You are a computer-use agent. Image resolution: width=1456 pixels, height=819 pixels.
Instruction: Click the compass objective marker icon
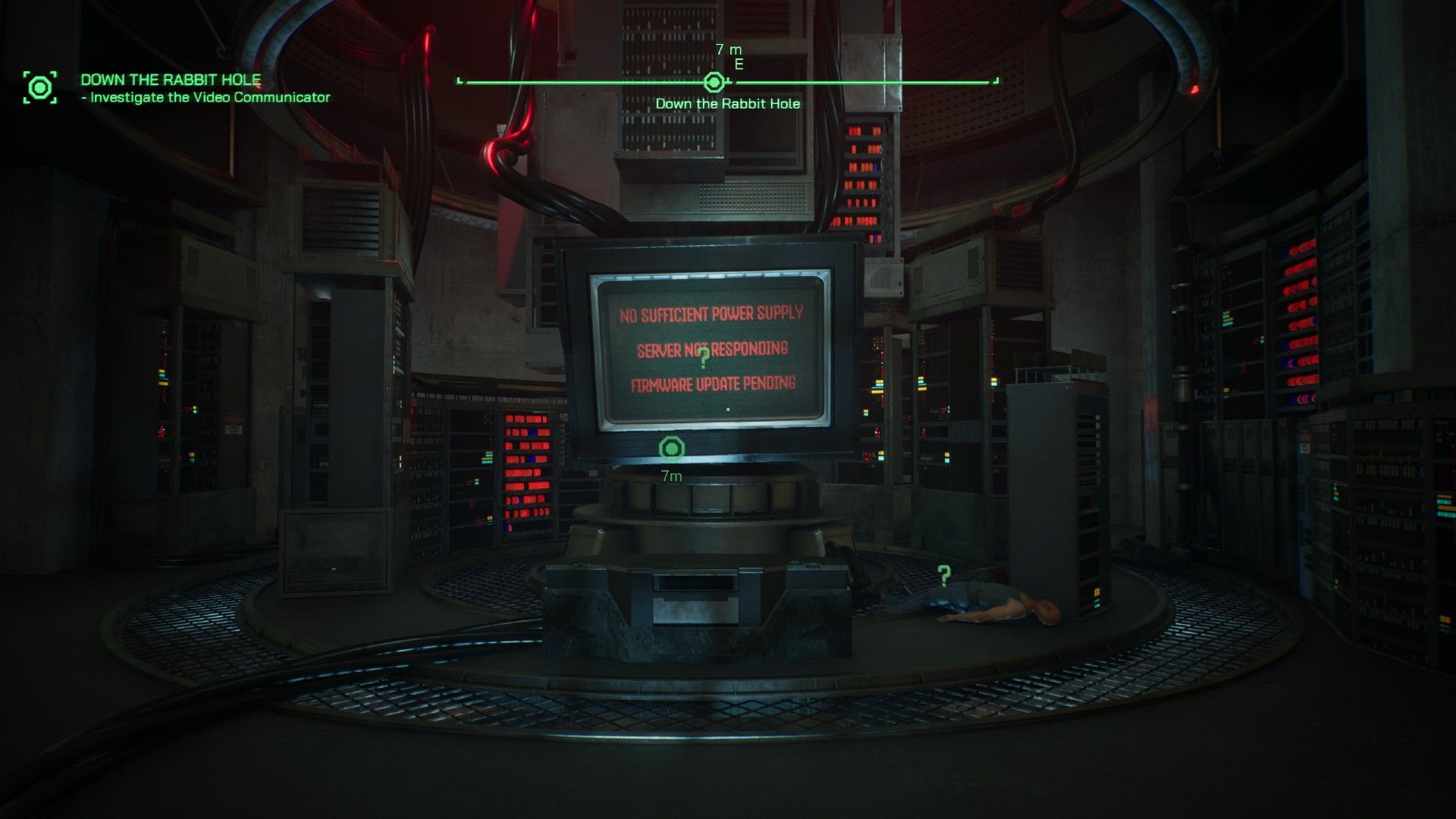coord(714,82)
